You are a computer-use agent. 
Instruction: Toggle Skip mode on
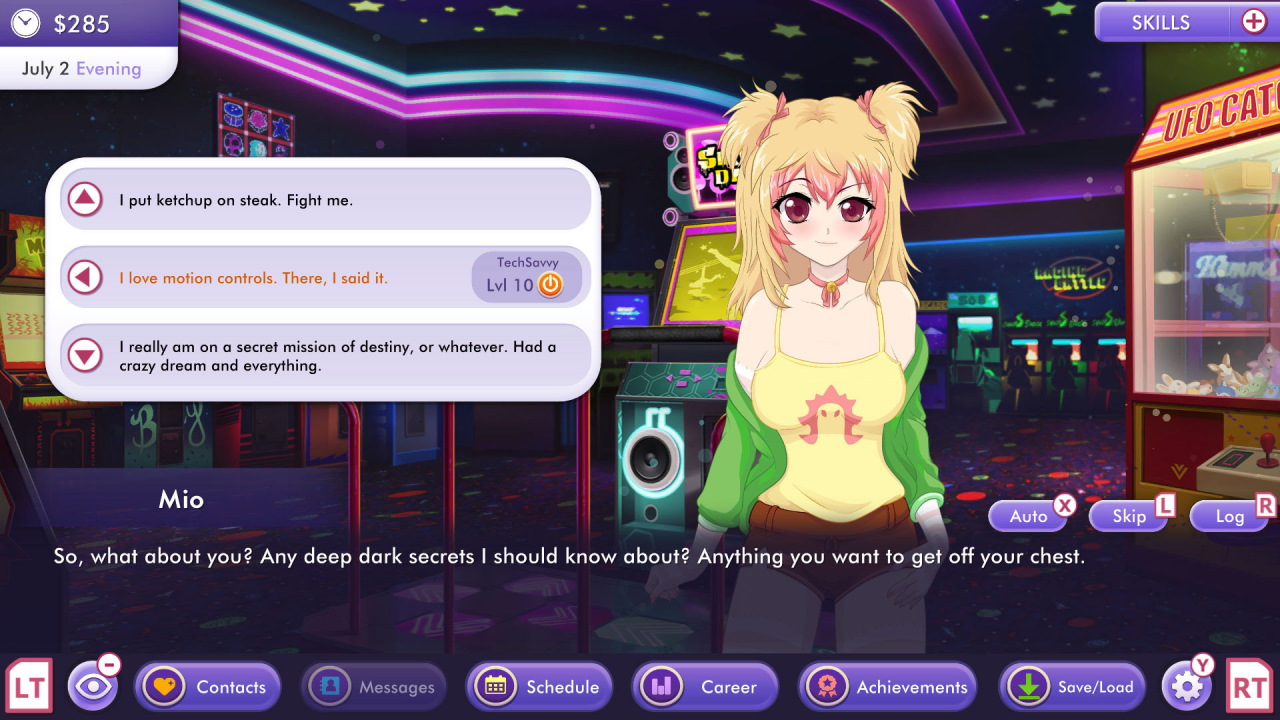(1128, 515)
